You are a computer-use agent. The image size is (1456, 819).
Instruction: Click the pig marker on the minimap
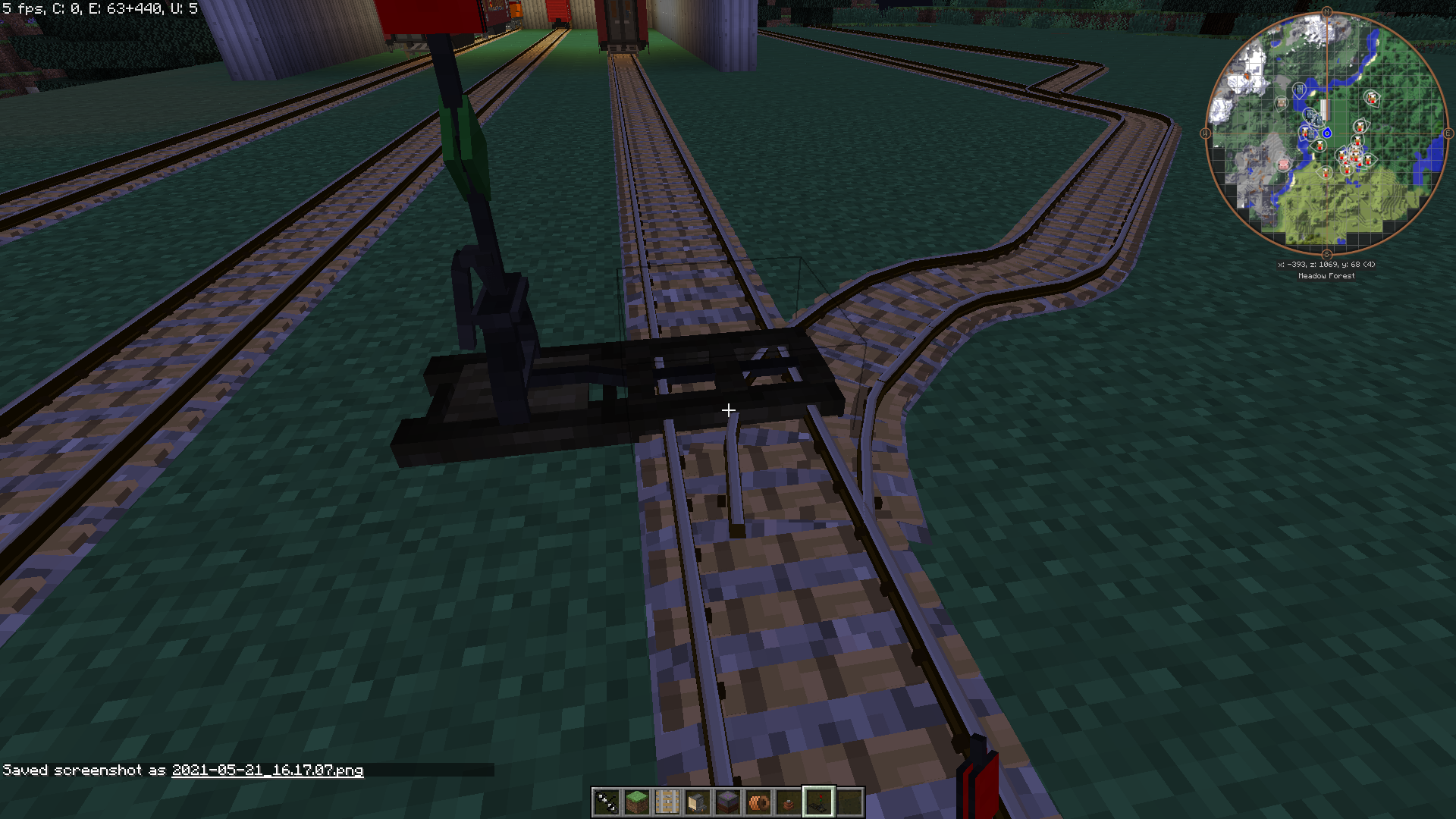click(1282, 163)
